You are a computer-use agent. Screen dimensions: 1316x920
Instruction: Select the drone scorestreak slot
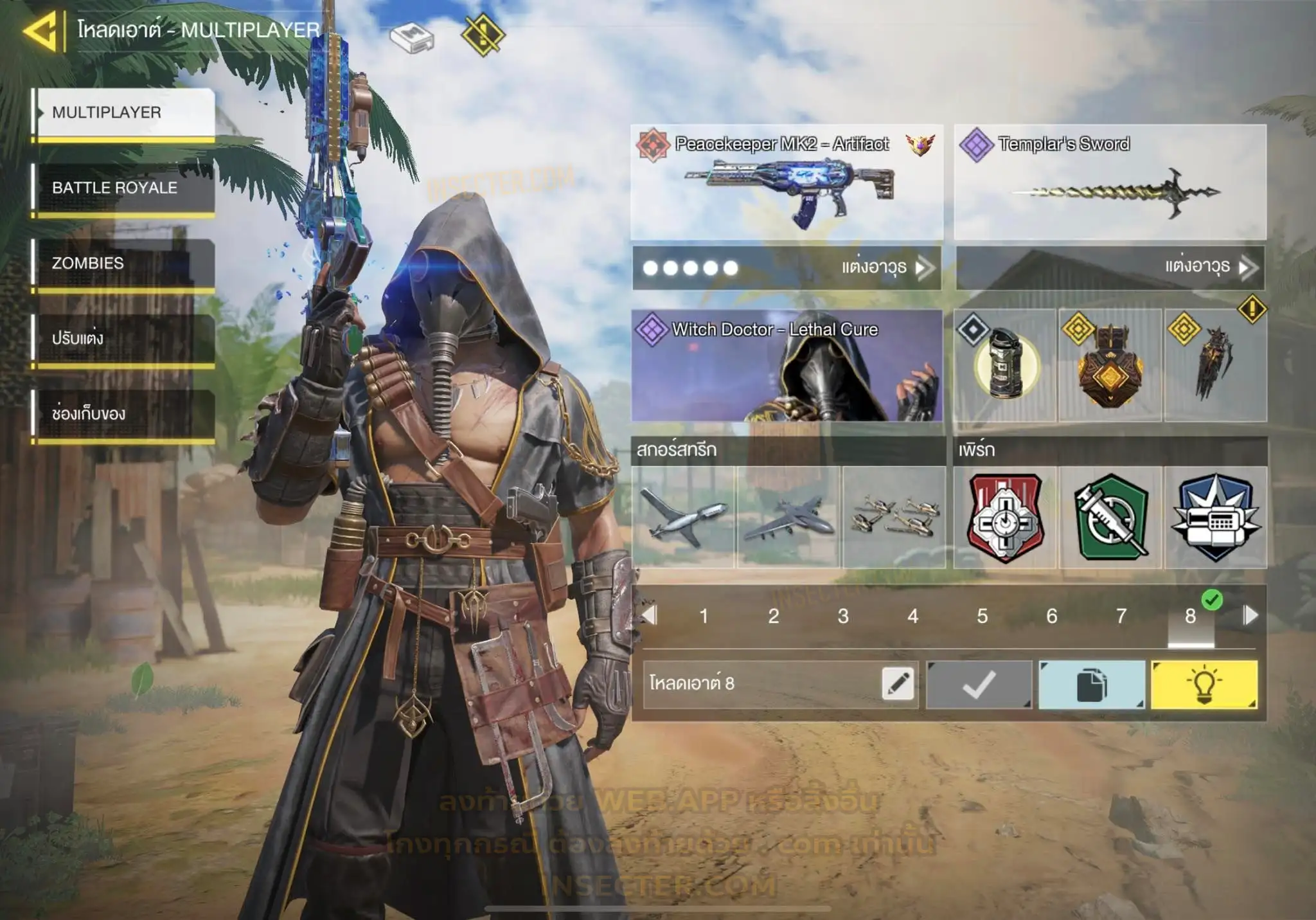(x=683, y=517)
